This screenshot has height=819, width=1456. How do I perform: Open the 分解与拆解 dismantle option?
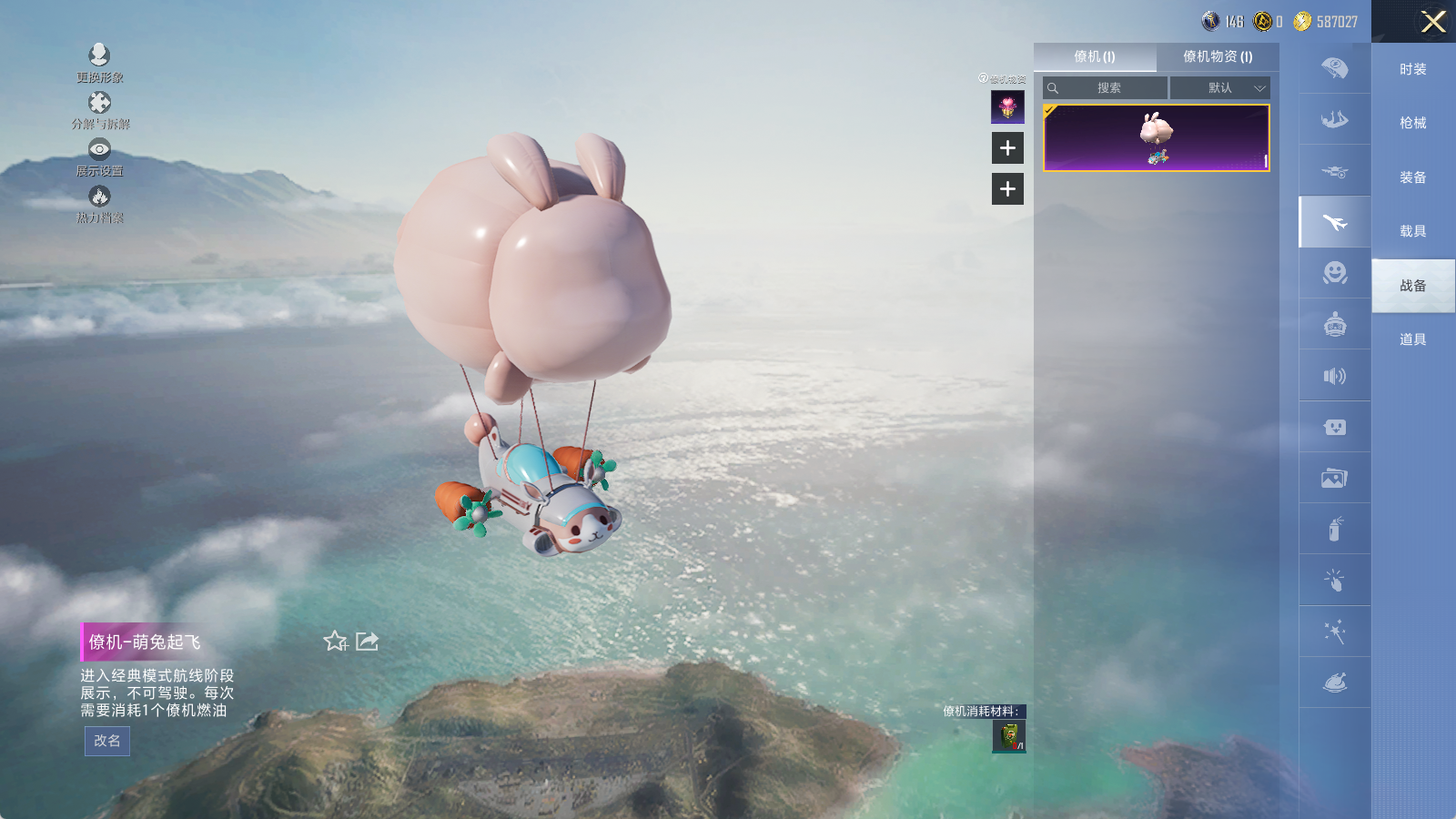99,109
